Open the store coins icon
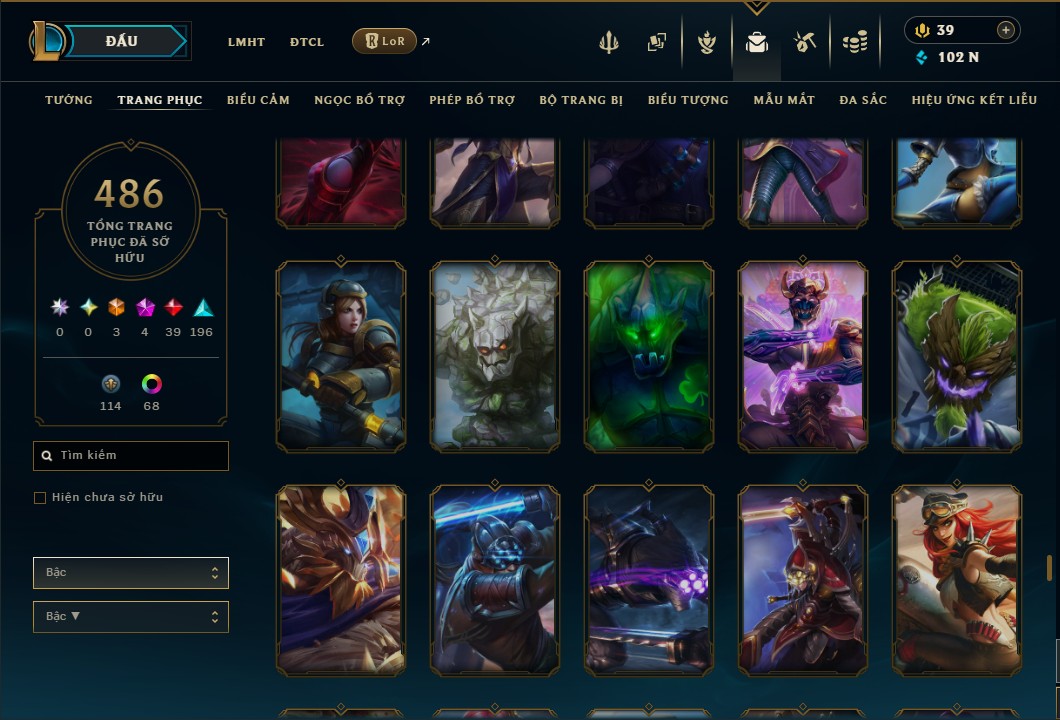The height and width of the screenshot is (720, 1060). 854,42
